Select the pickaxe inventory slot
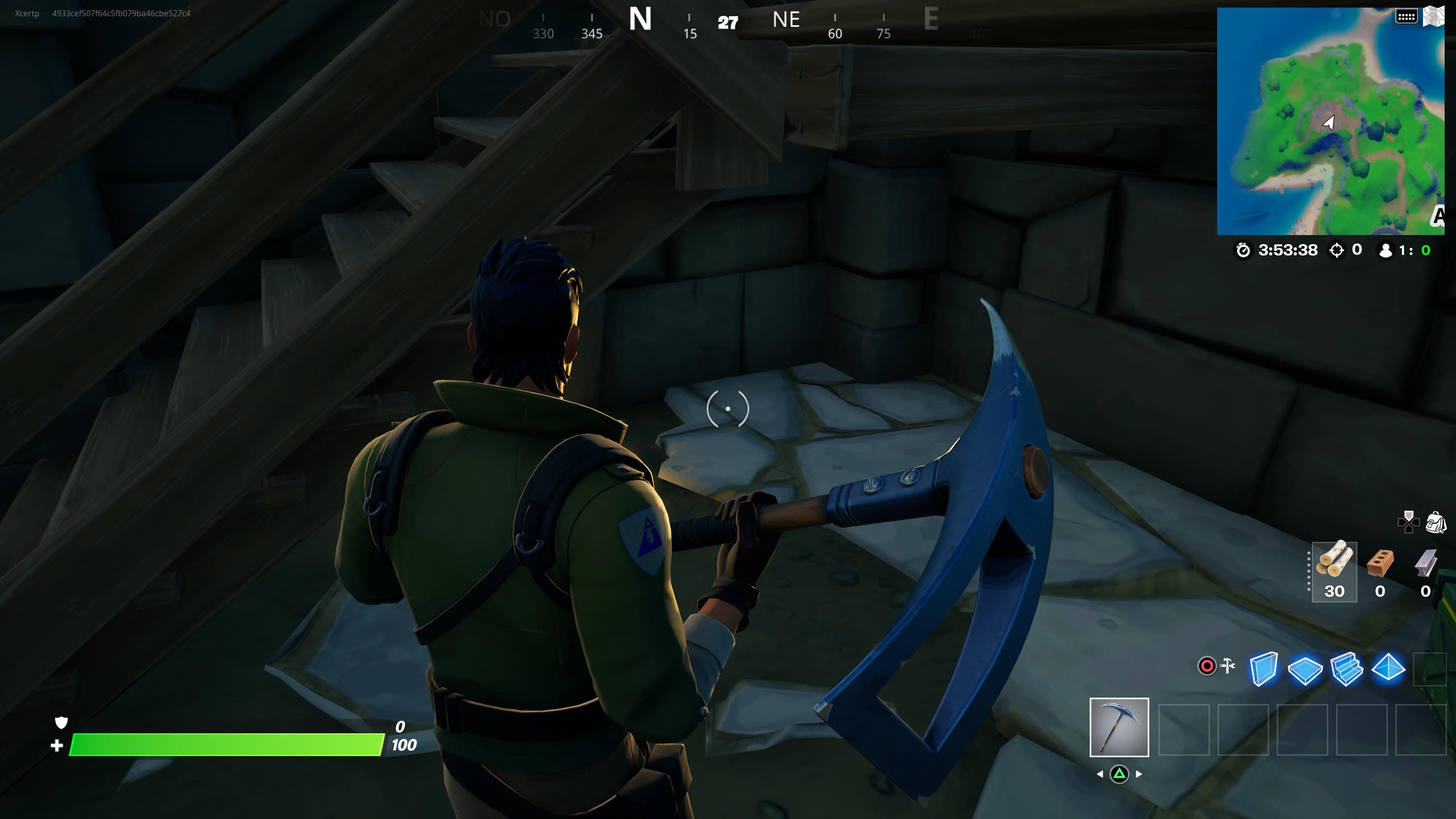Image resolution: width=1456 pixels, height=819 pixels. pyautogui.click(x=1120, y=728)
